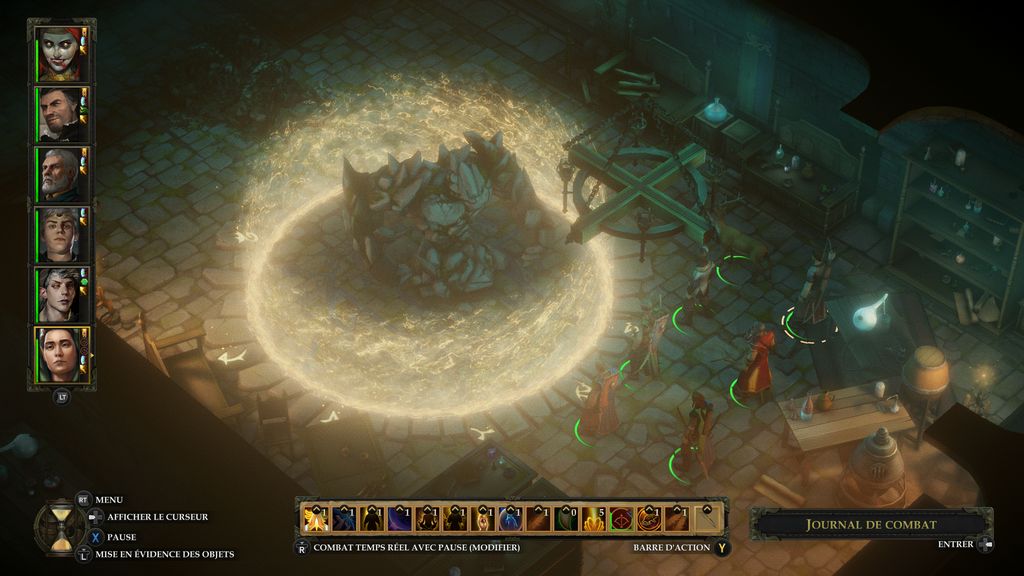The width and height of the screenshot is (1024, 576).
Task: Select the green-haired jester portrait
Action: (59, 53)
